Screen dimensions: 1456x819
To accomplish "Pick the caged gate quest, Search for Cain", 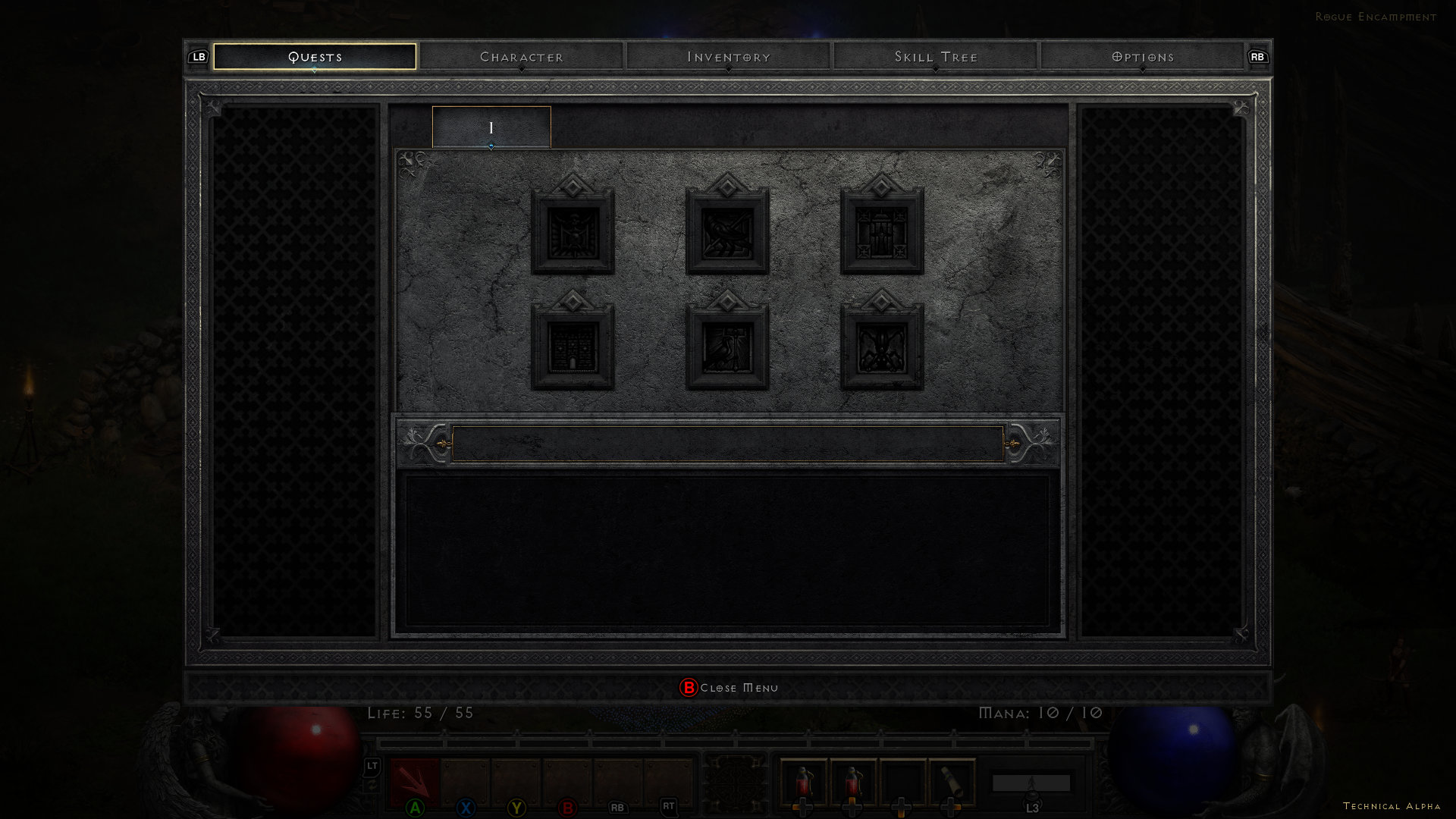I will click(x=882, y=233).
